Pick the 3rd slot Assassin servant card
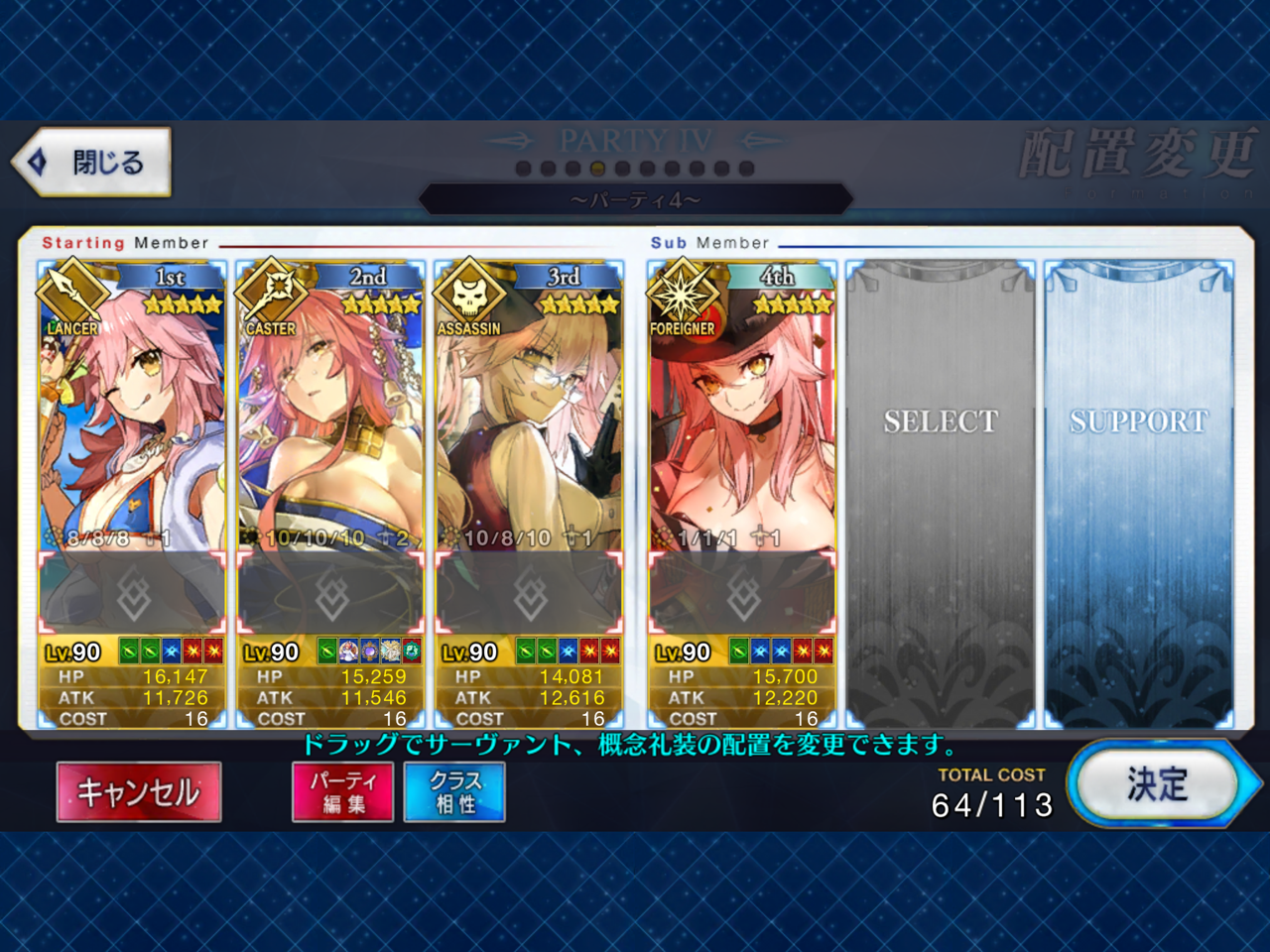 (x=529, y=416)
